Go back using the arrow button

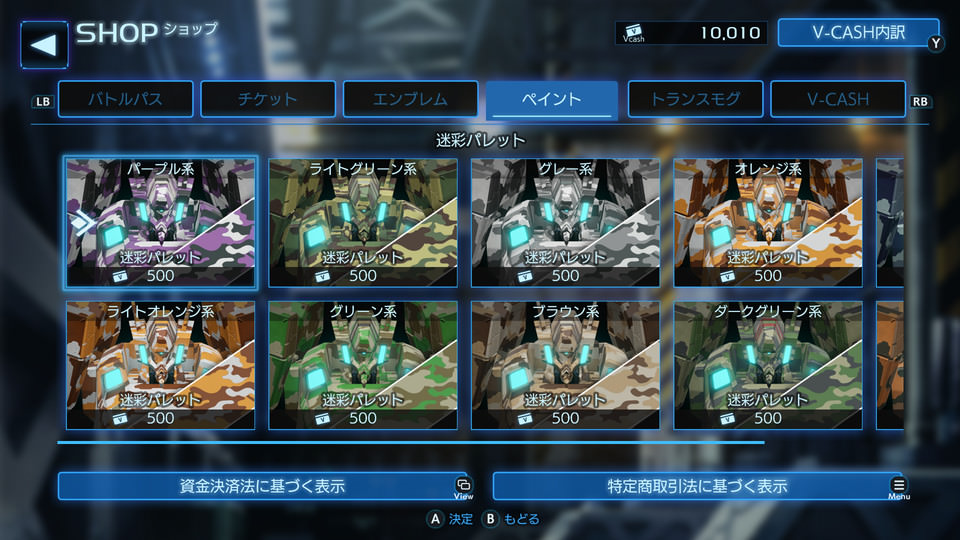tap(44, 44)
